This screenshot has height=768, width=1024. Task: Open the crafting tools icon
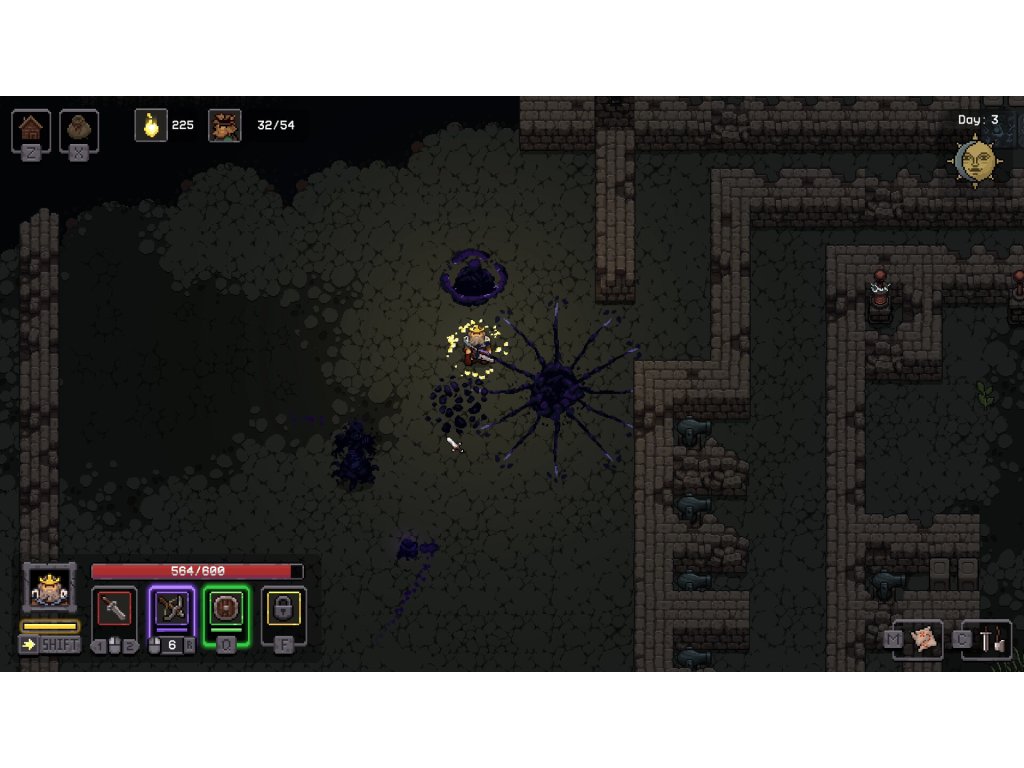tap(993, 640)
